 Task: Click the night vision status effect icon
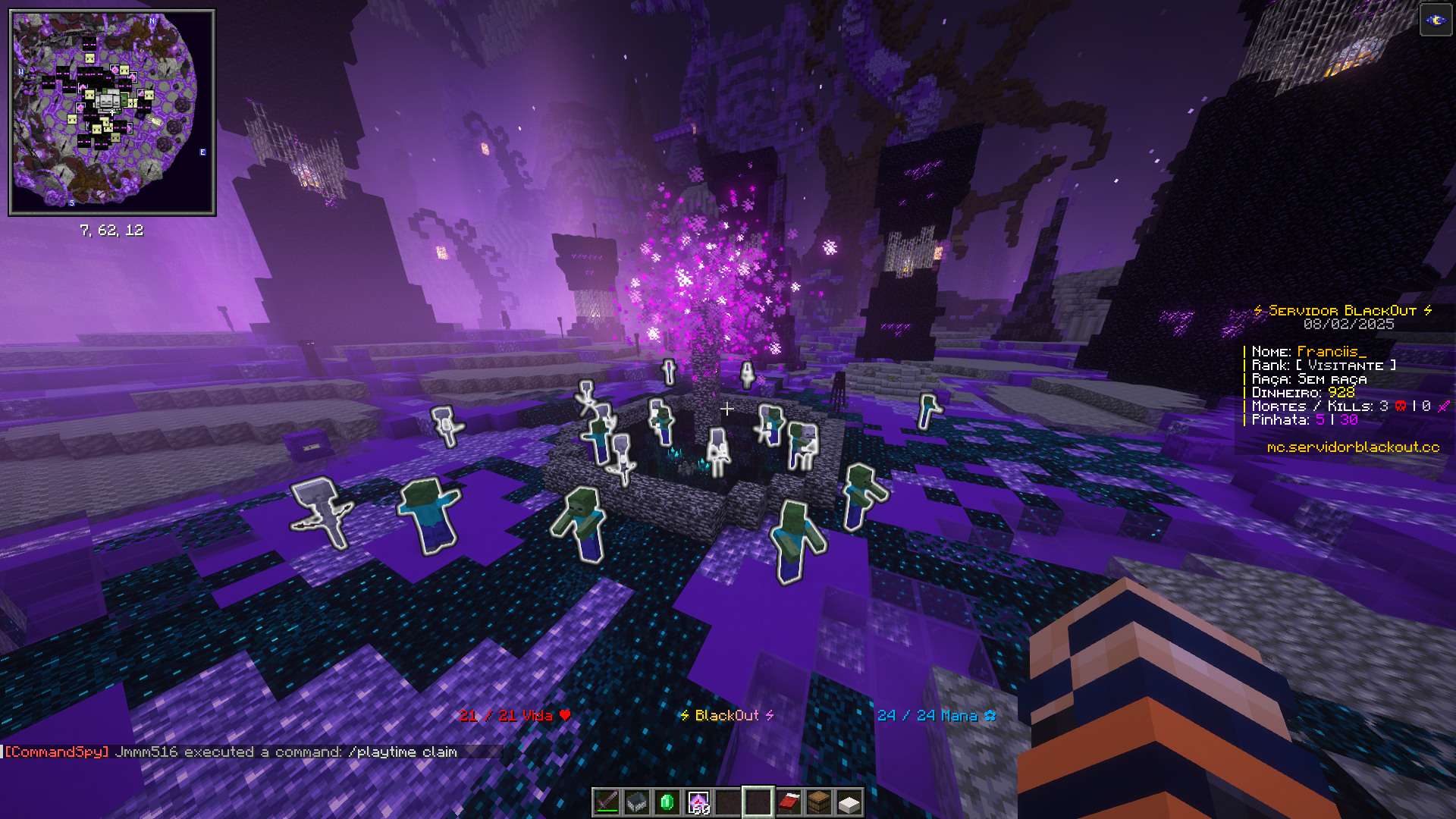[1436, 20]
